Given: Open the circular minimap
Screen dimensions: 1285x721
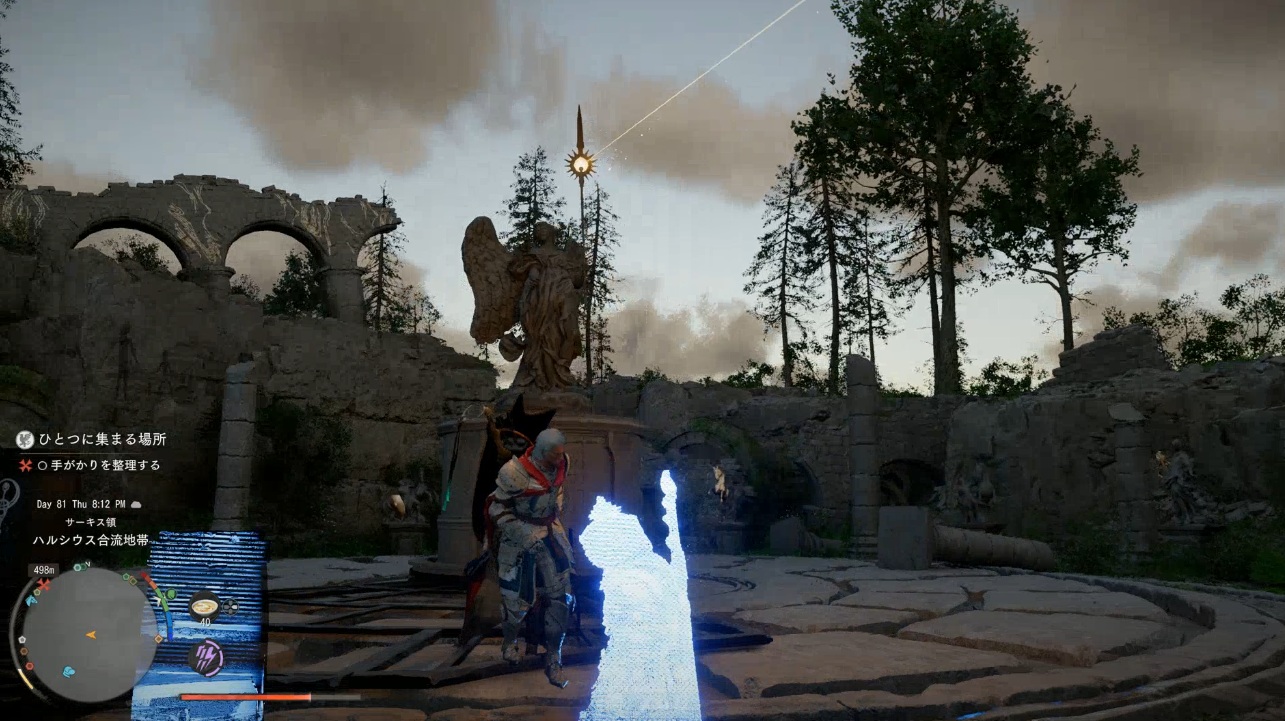Looking at the screenshot, I should pos(89,634).
